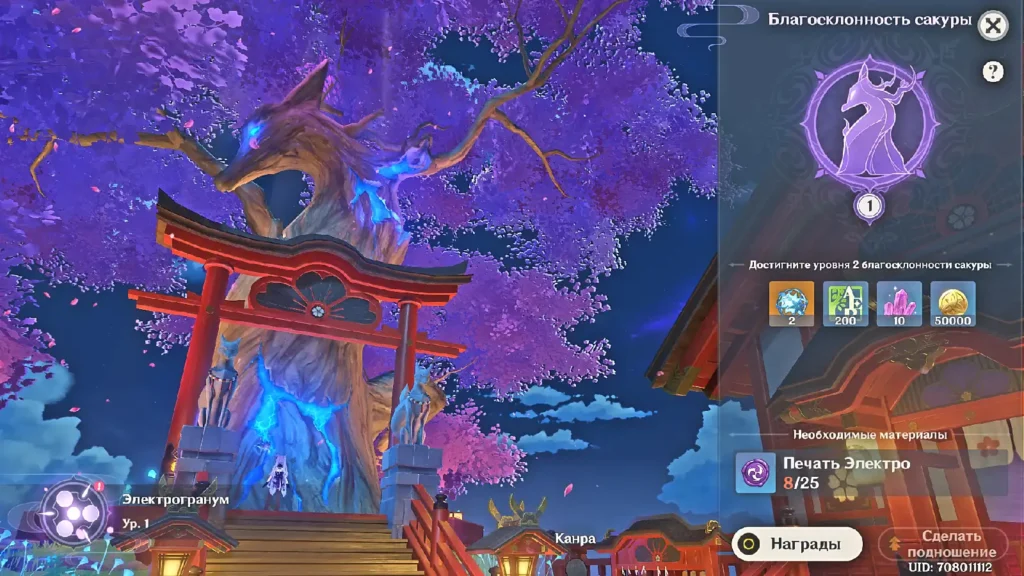Select the 50000 mora coin reward
Image resolution: width=1024 pixels, height=576 pixels.
coord(953,303)
